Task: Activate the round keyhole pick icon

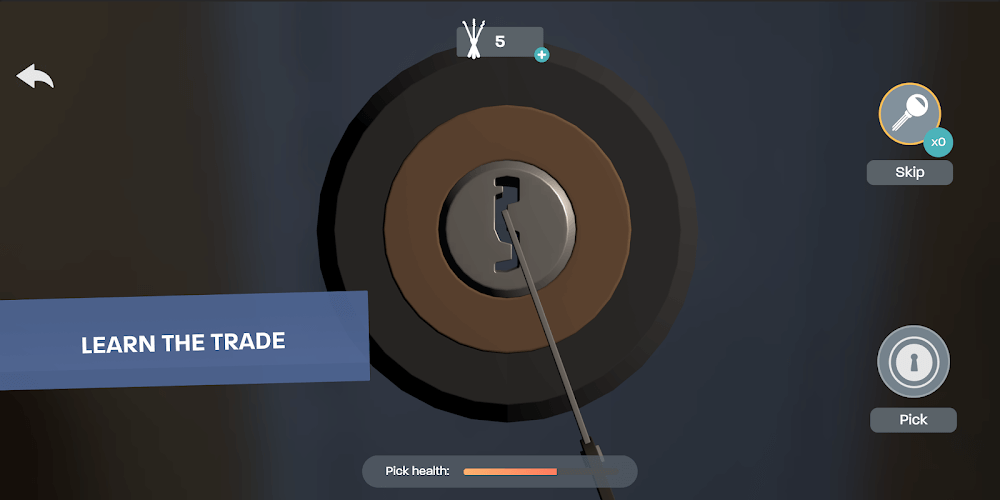Action: pos(912,362)
